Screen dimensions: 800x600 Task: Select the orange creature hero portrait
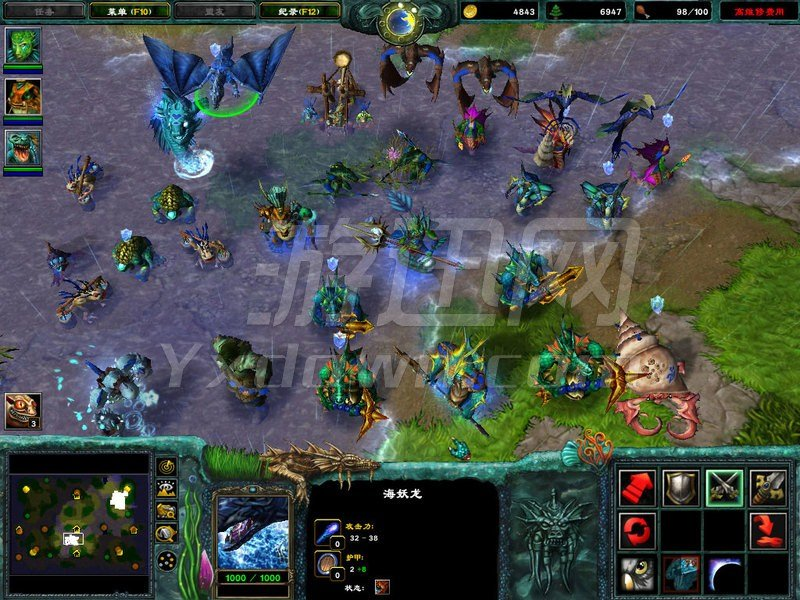point(23,96)
